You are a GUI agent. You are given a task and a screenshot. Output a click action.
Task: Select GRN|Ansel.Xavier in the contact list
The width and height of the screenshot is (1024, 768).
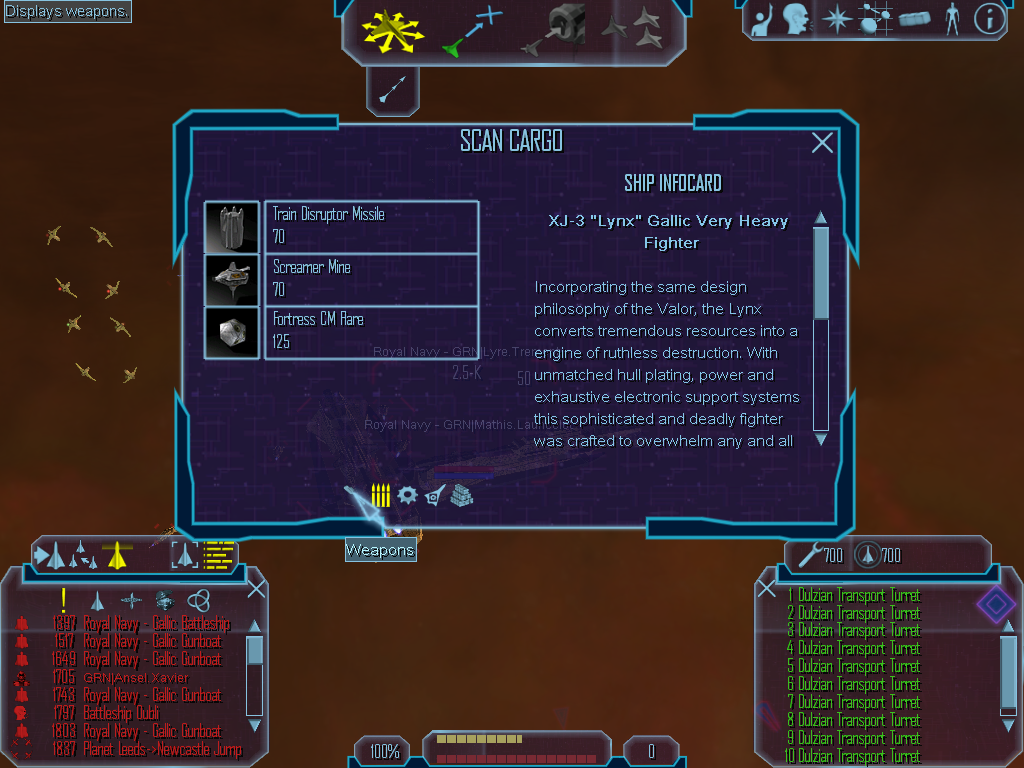(136, 678)
